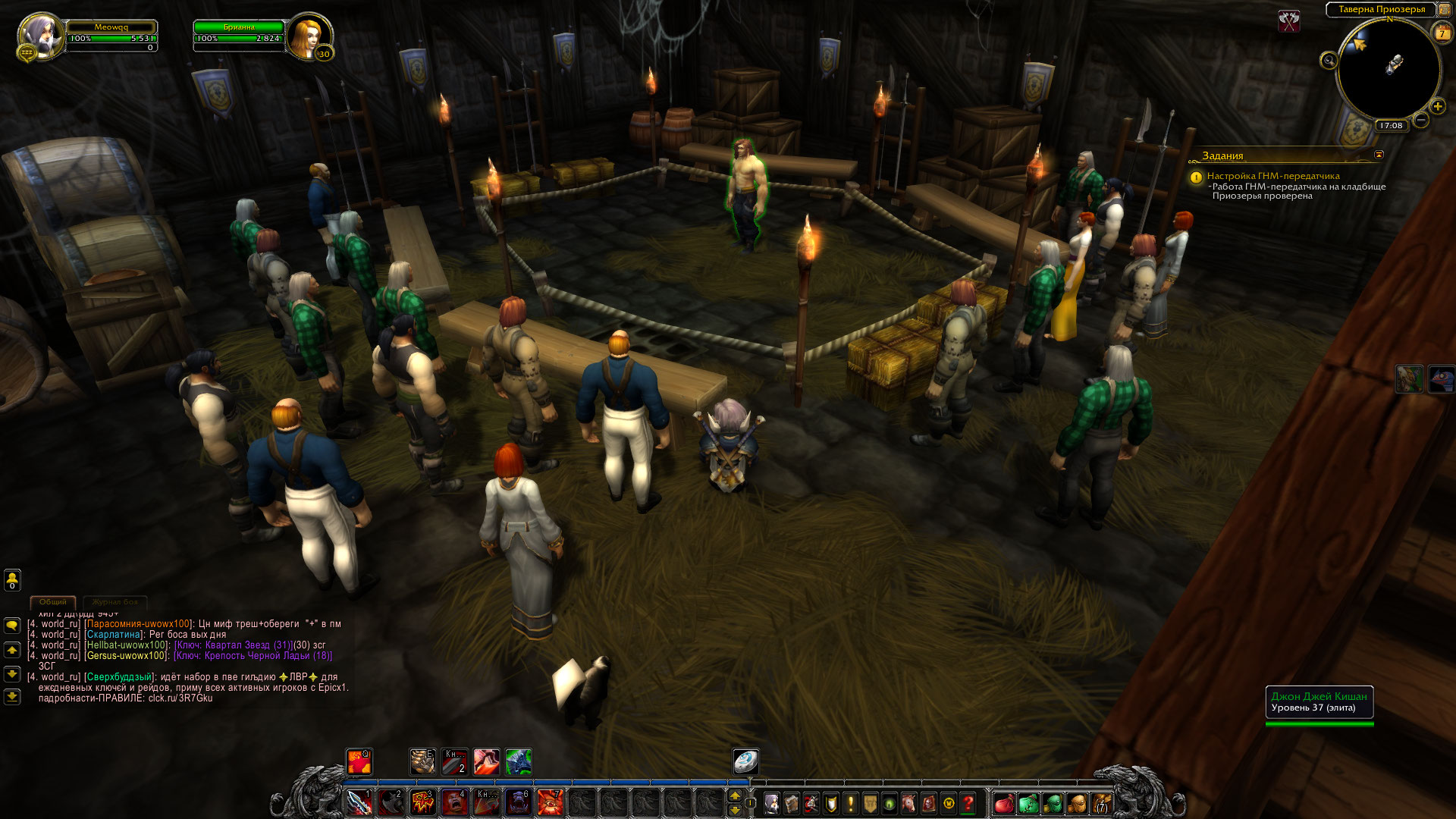The width and height of the screenshot is (1456, 819).
Task: Open the world map button beside Таверна Приозерья
Action: pos(1444,9)
